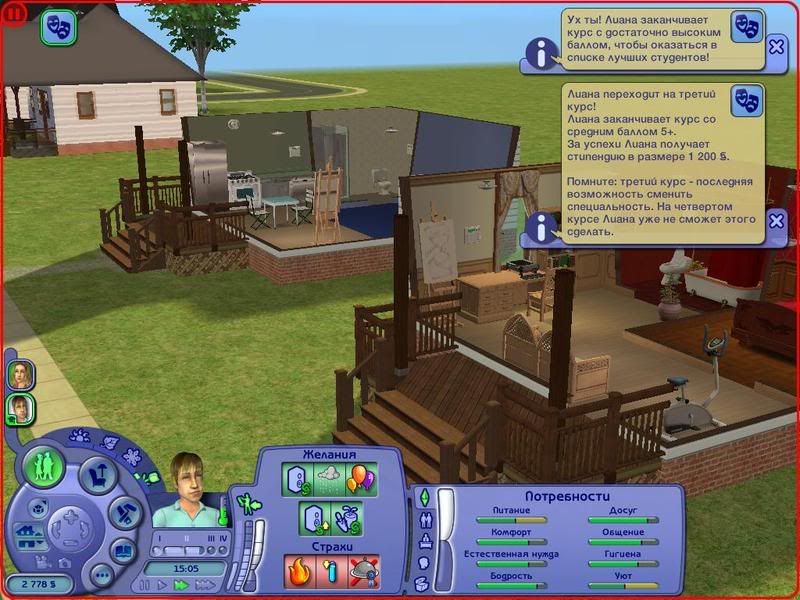Select the fire fear icon
This screenshot has height=600, width=800.
[299, 572]
